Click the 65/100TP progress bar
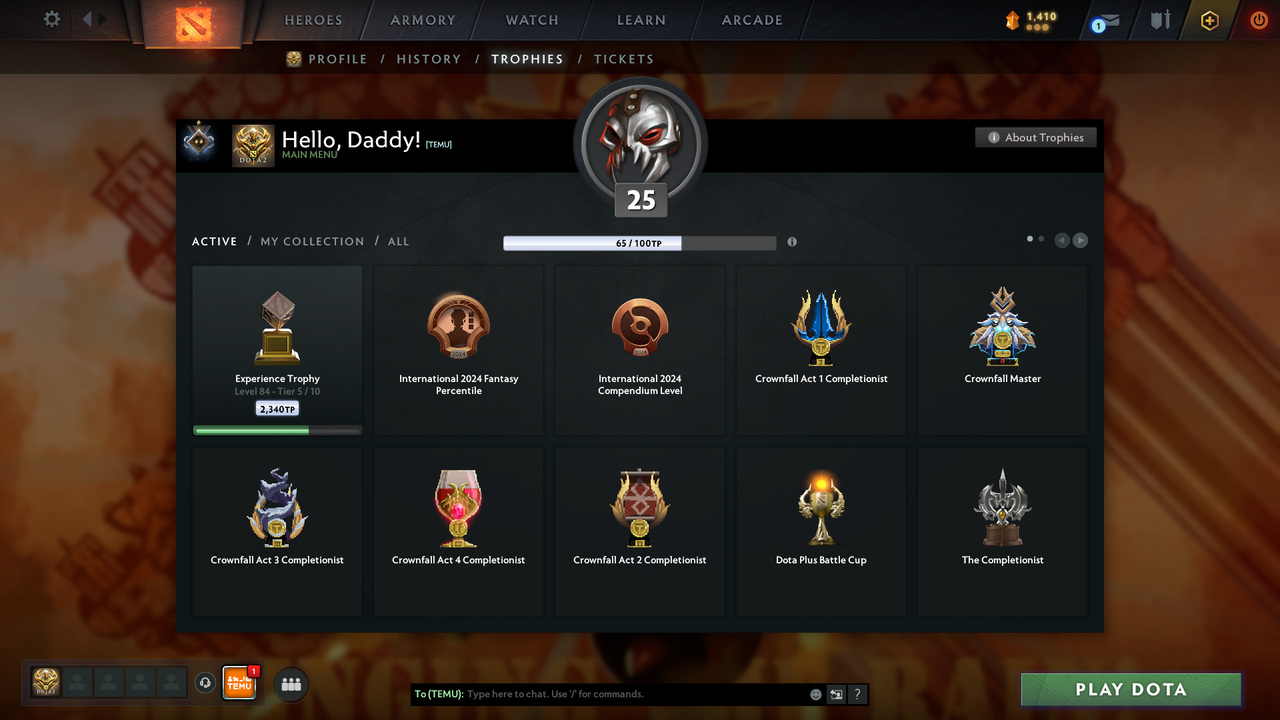 coord(640,242)
